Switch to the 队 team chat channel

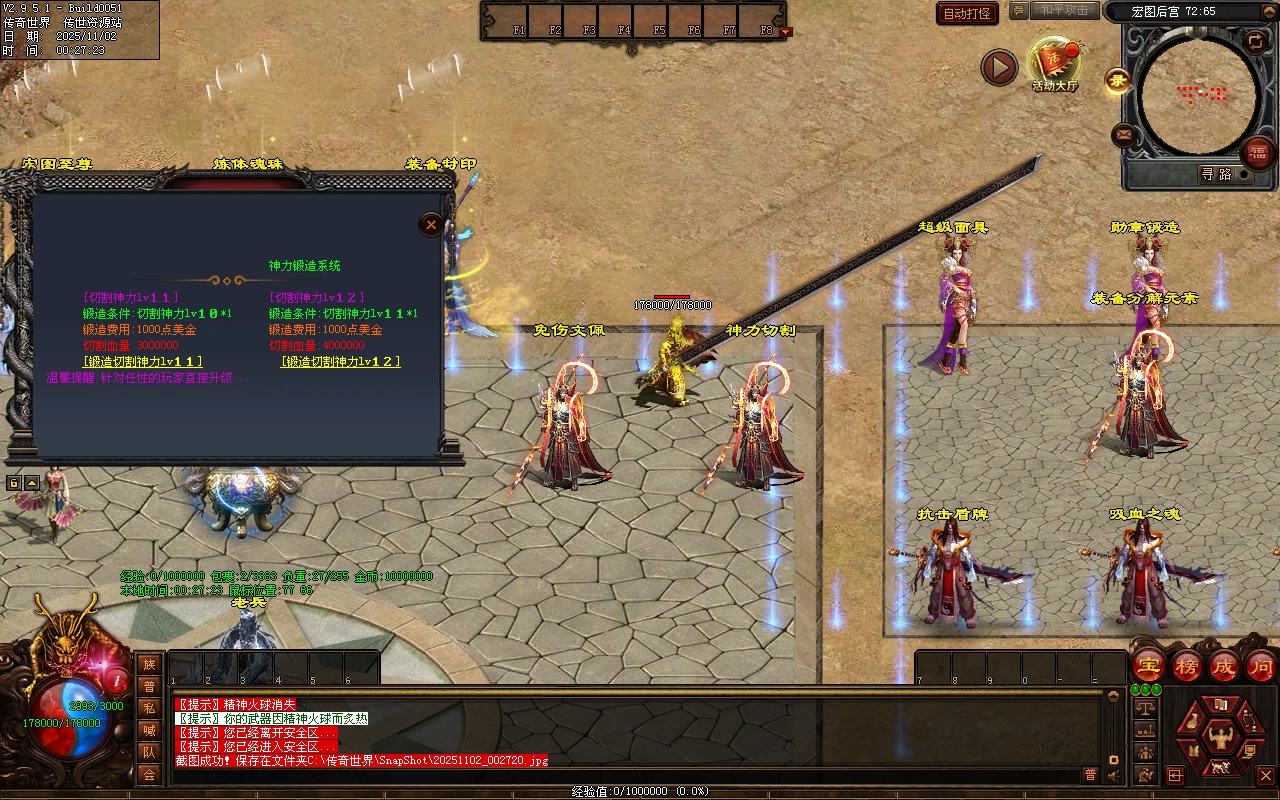click(x=149, y=752)
